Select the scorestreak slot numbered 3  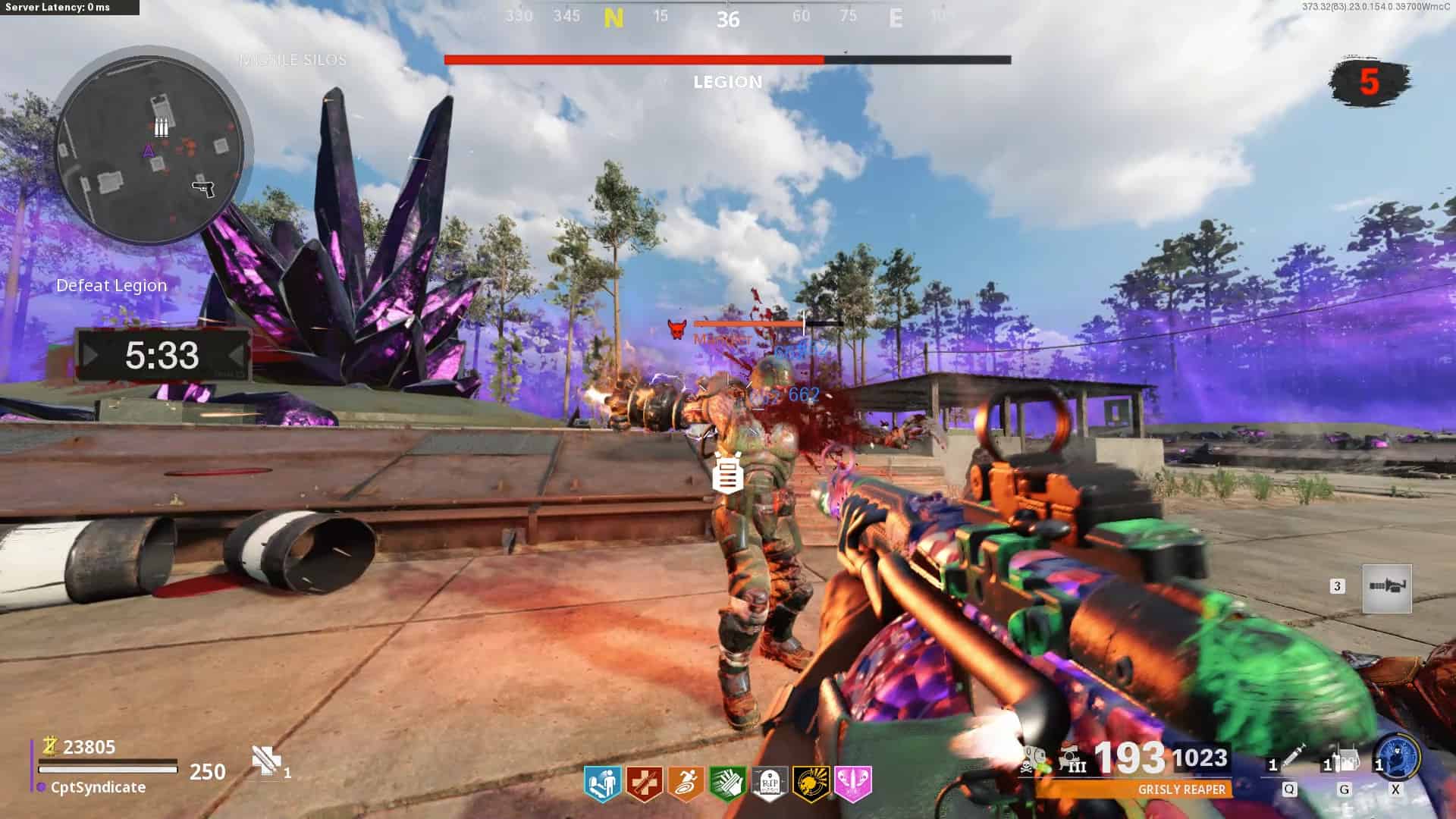coord(1386,588)
